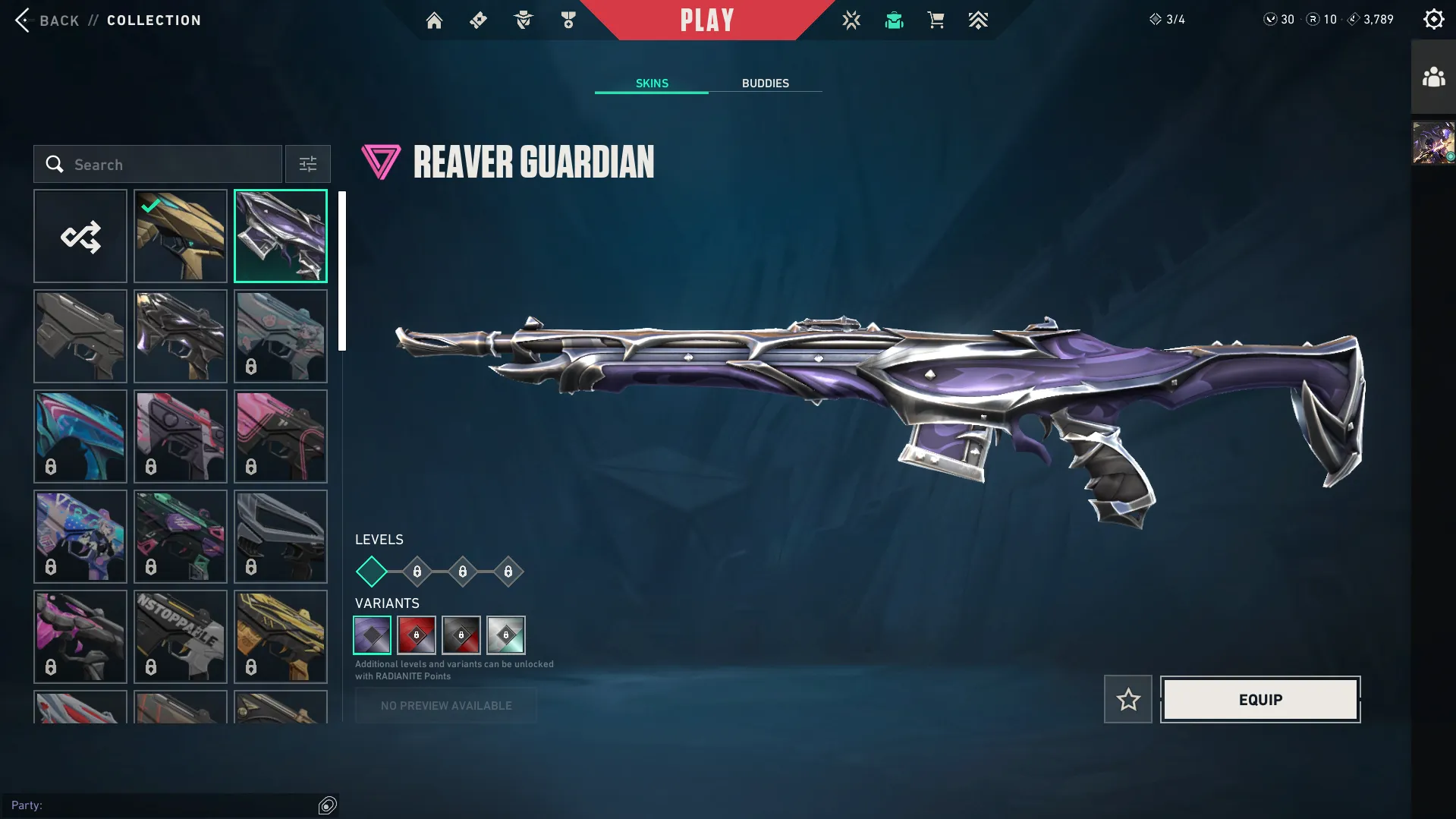Open the in-game Store cart icon
1456x819 pixels.
click(x=936, y=20)
